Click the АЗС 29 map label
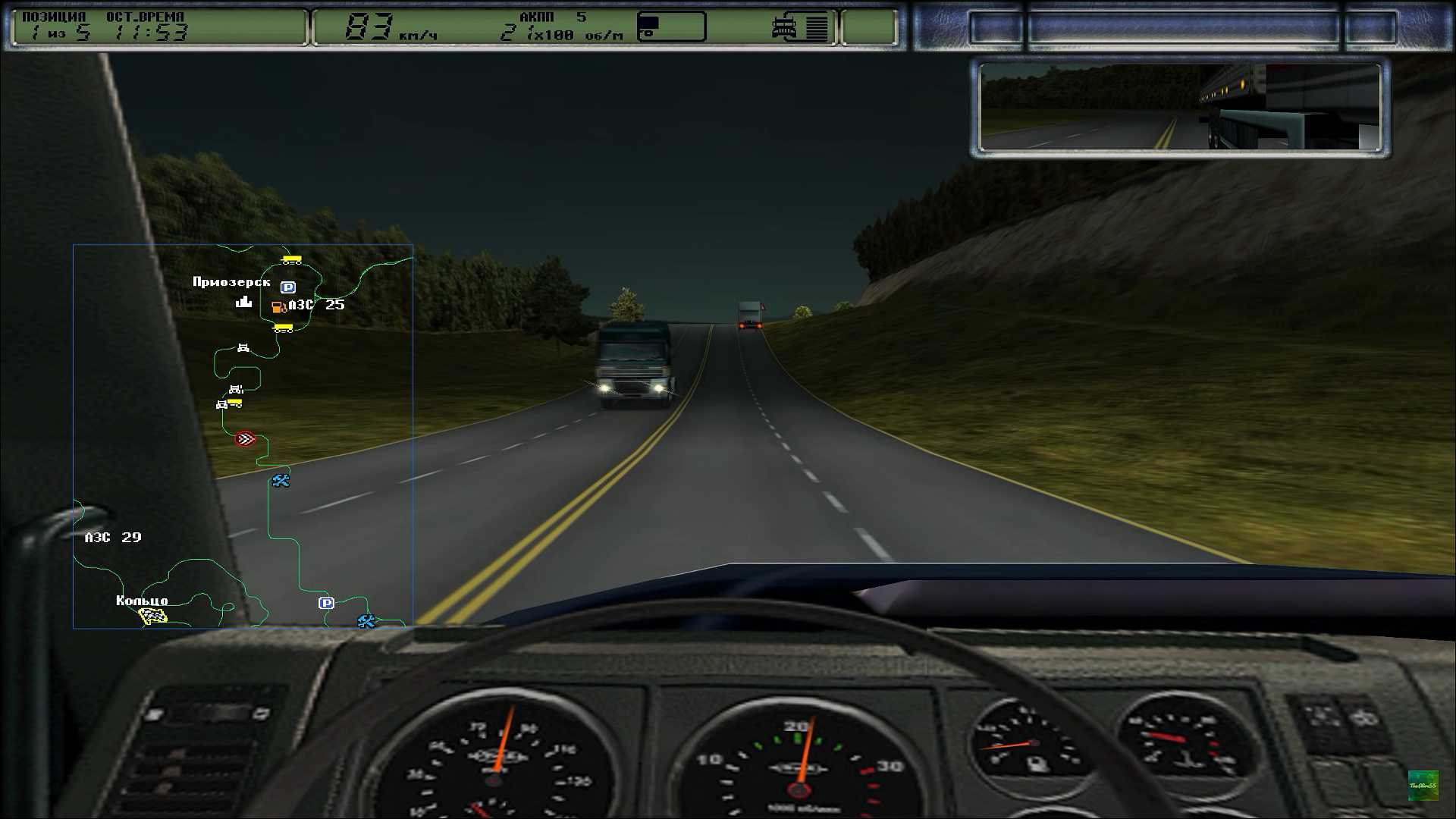 tap(113, 538)
